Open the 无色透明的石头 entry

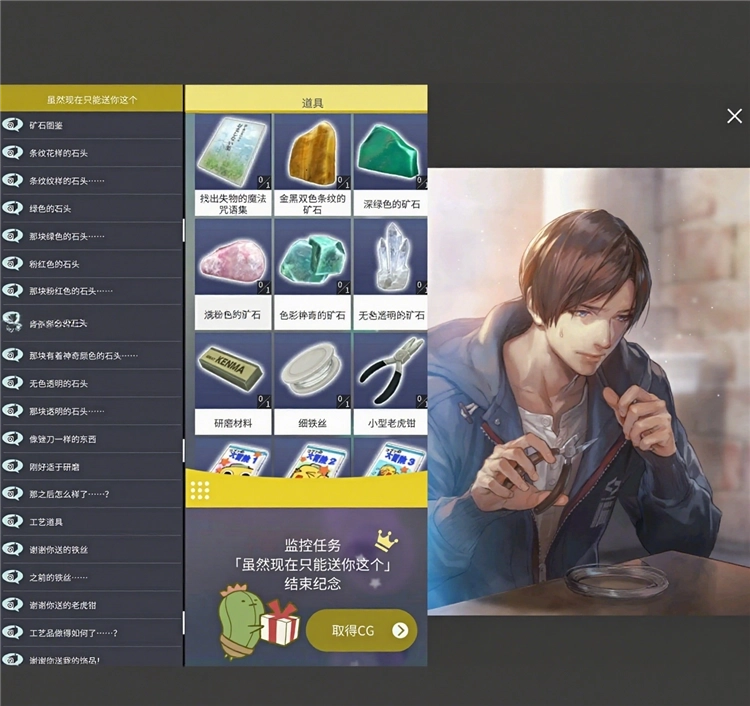(x=90, y=383)
